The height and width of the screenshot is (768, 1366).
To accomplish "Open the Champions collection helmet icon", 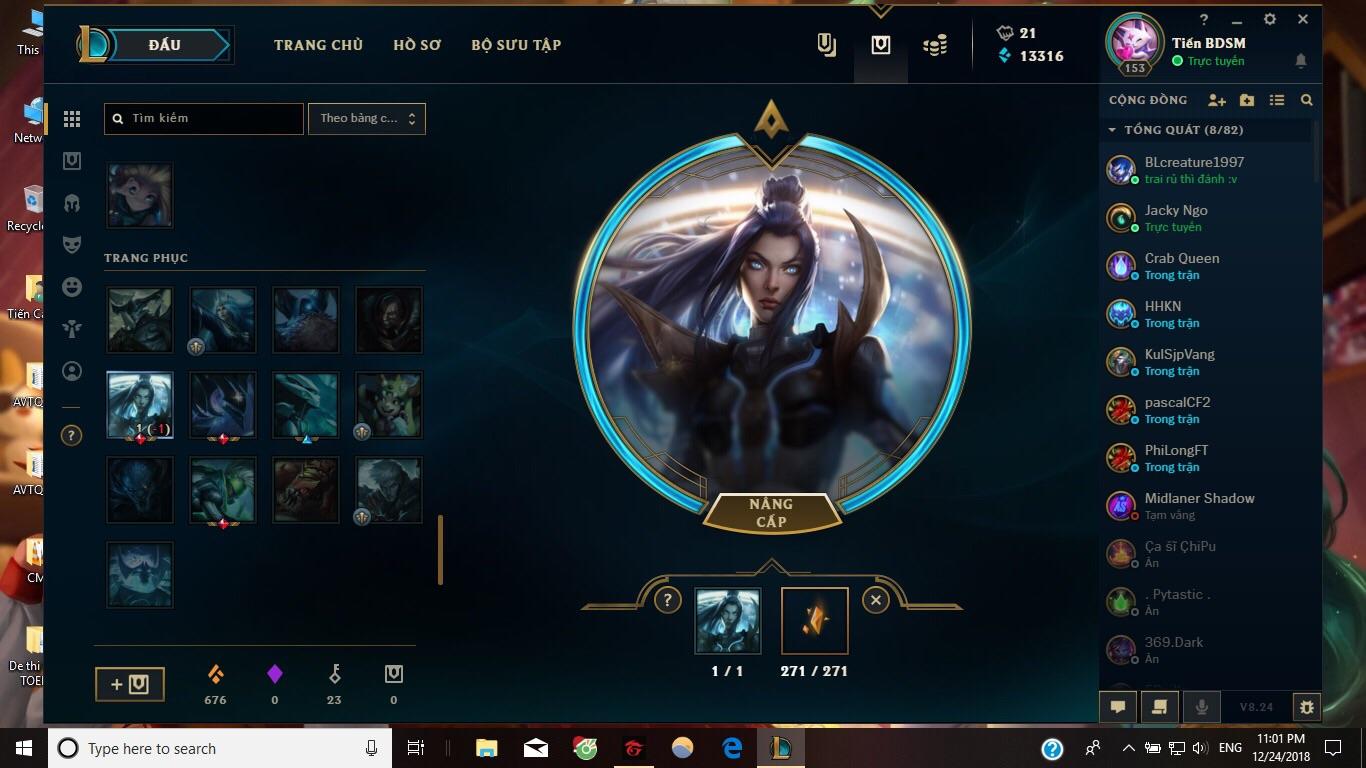I will point(70,202).
